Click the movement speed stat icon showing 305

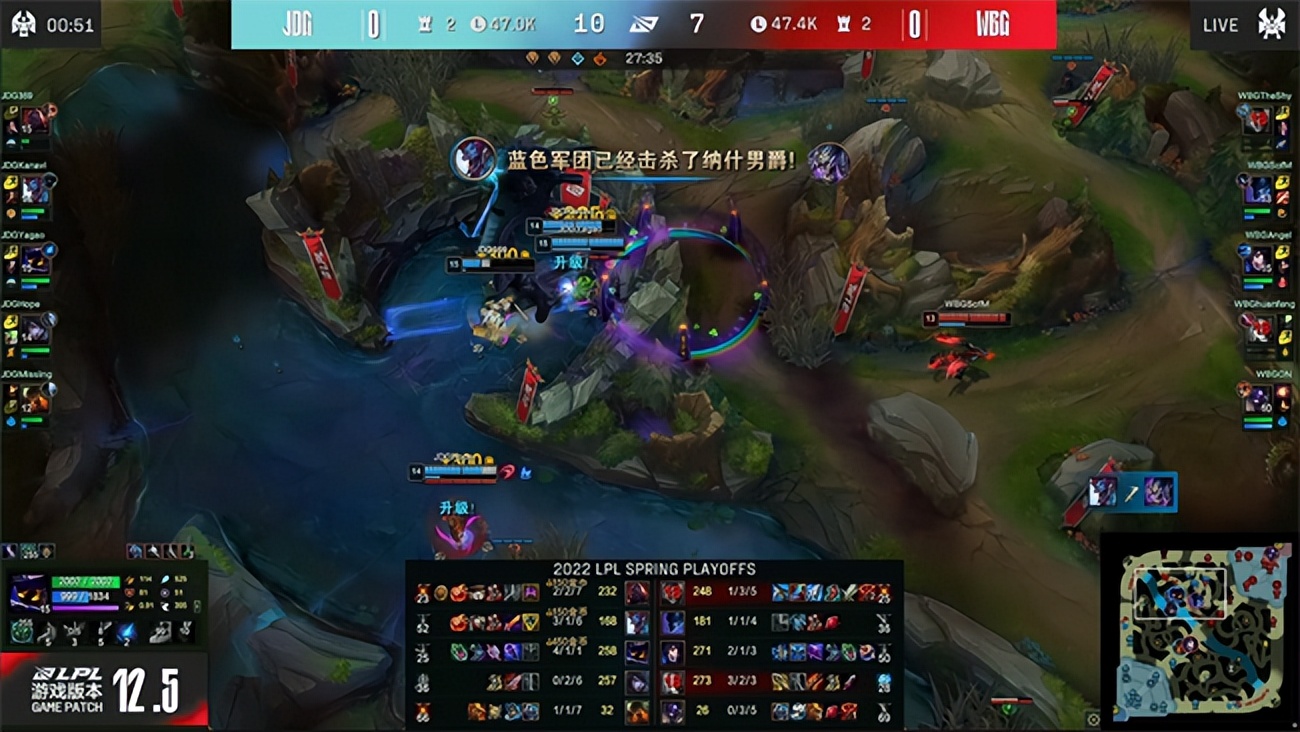pyautogui.click(x=166, y=607)
